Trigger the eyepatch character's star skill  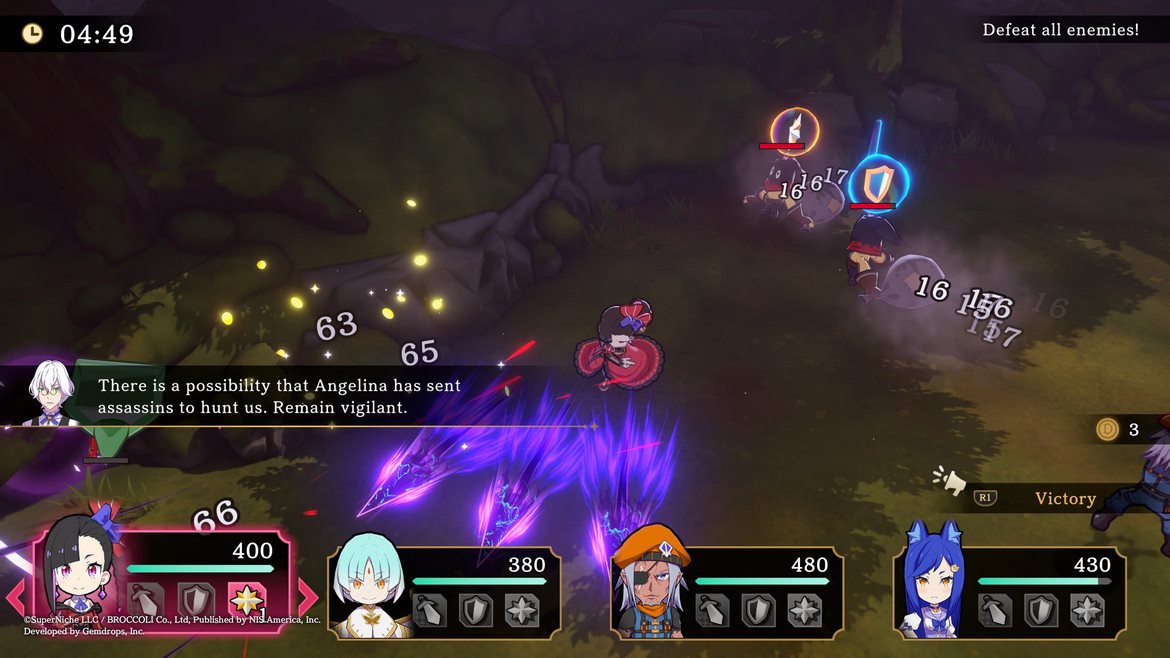(x=805, y=610)
